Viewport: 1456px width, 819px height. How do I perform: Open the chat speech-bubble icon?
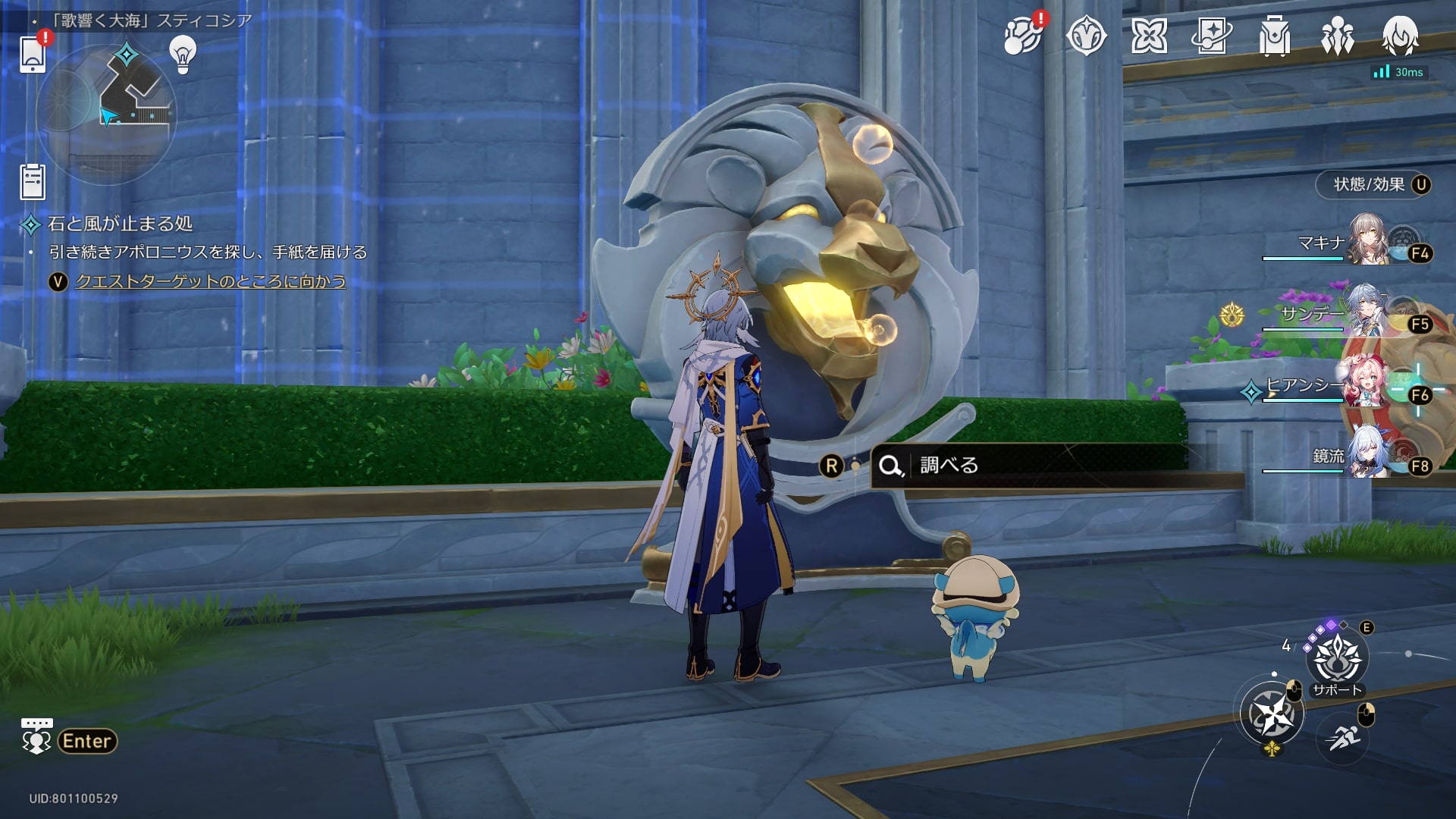(x=36, y=736)
